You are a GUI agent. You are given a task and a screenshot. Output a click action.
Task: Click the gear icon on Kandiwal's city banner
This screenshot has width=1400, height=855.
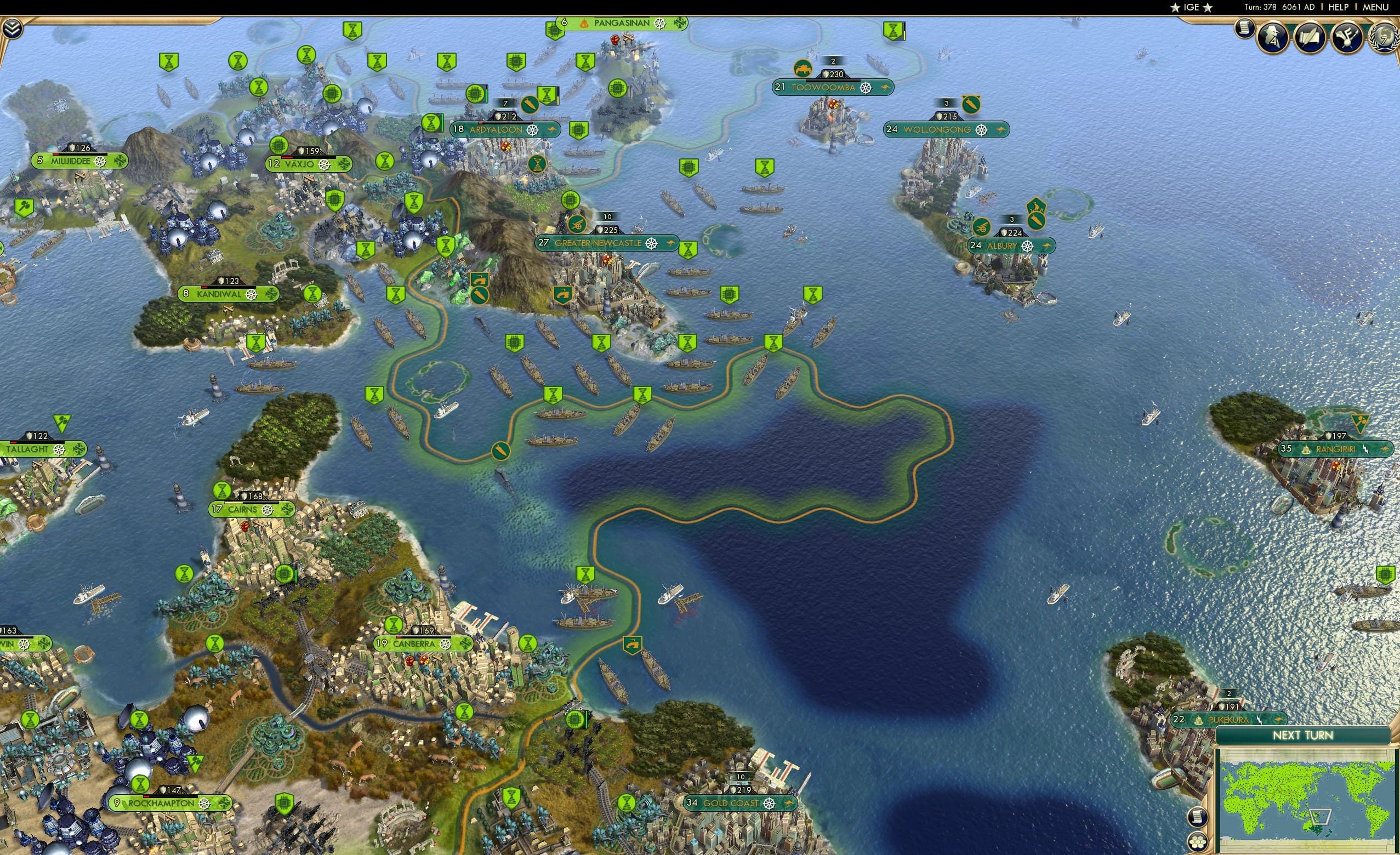(253, 295)
